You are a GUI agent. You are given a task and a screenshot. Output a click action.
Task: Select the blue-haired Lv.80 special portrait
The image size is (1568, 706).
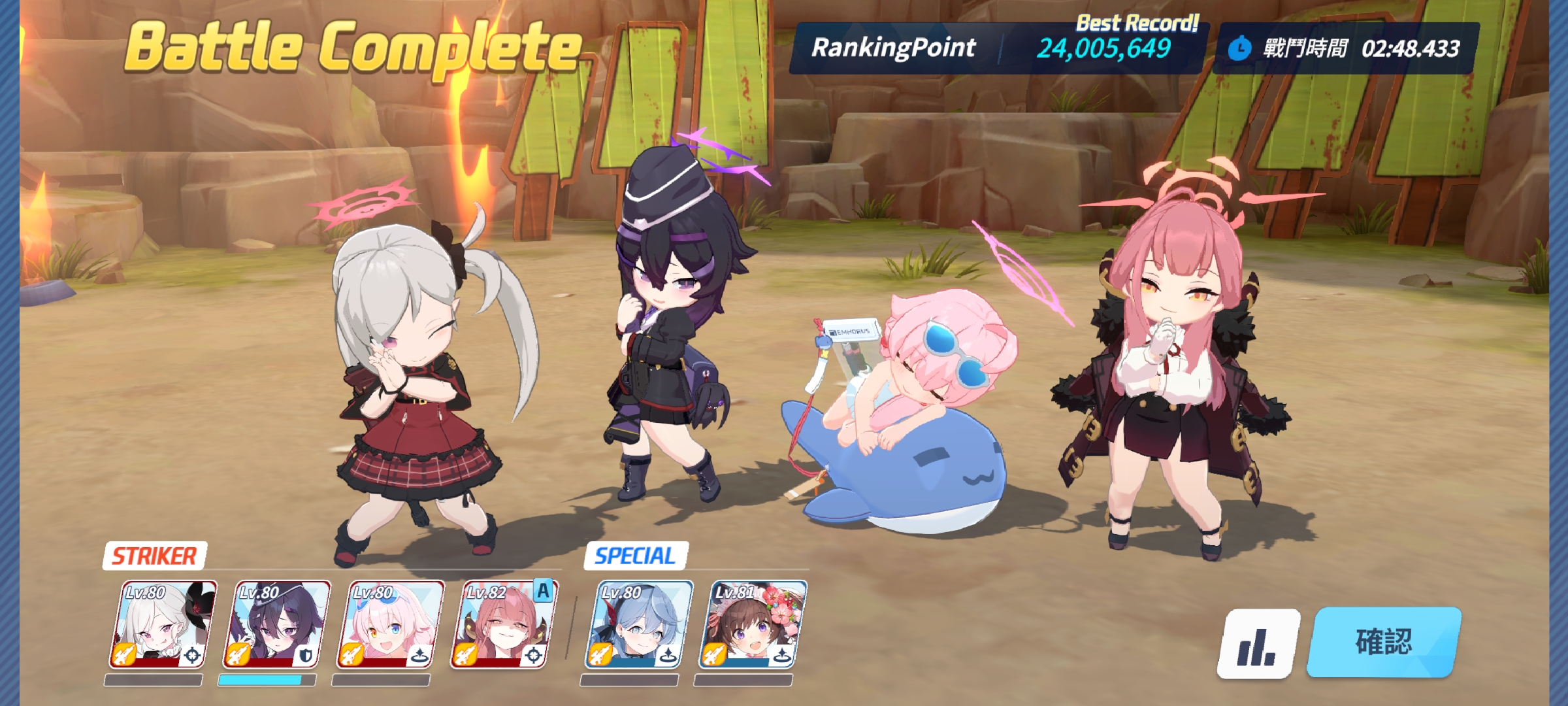638,625
